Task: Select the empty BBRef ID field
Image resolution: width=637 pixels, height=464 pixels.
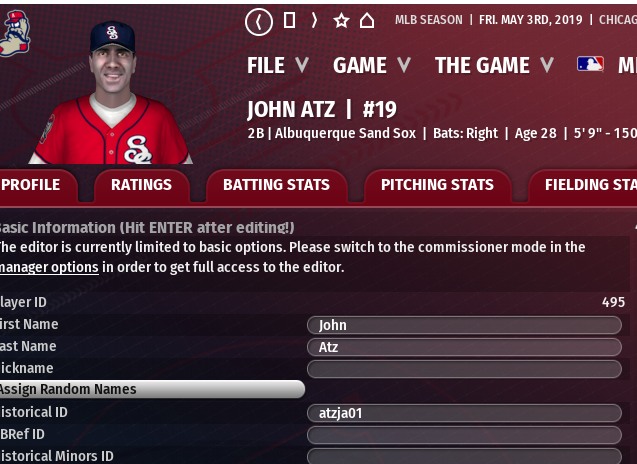Action: 464,435
